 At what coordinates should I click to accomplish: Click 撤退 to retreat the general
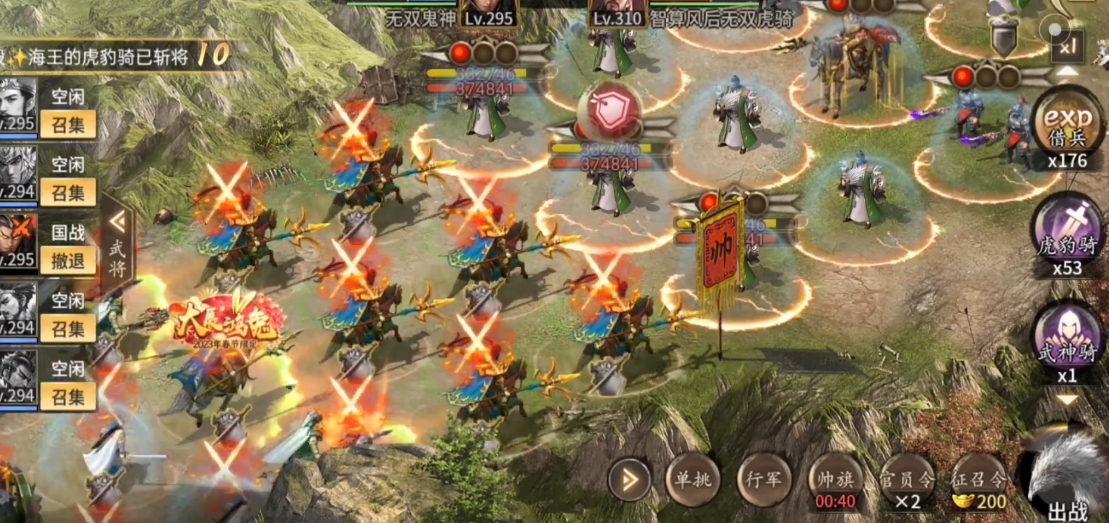(x=69, y=260)
